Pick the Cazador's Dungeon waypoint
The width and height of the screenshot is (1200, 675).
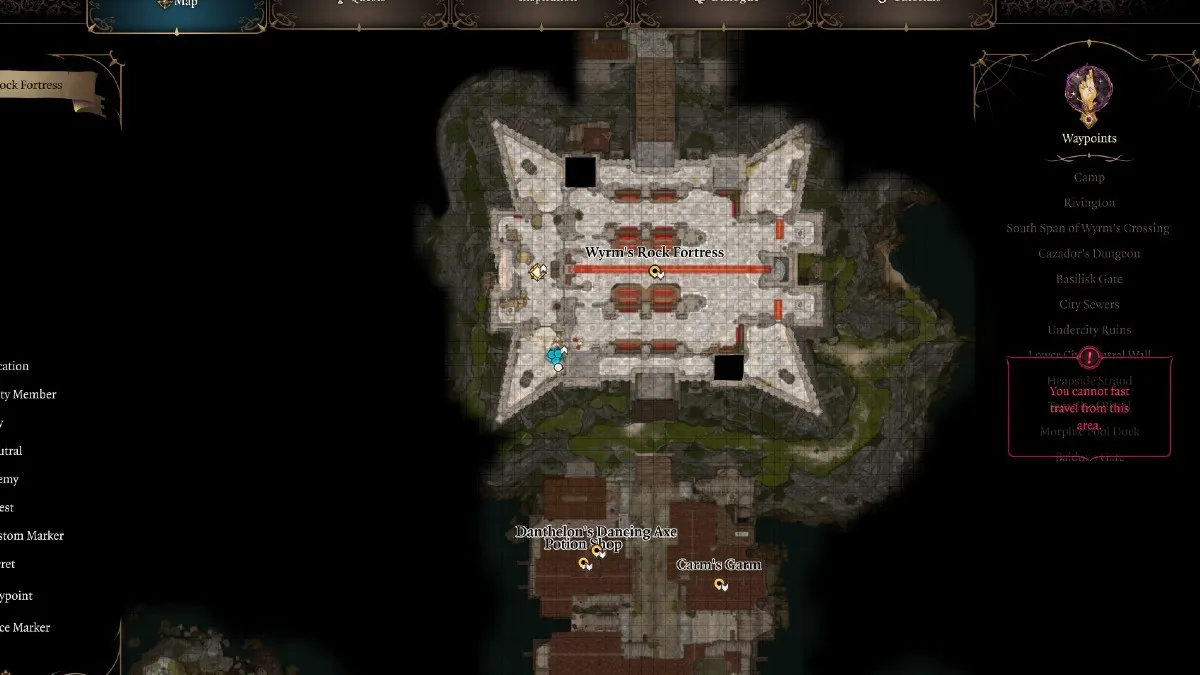click(x=1089, y=253)
